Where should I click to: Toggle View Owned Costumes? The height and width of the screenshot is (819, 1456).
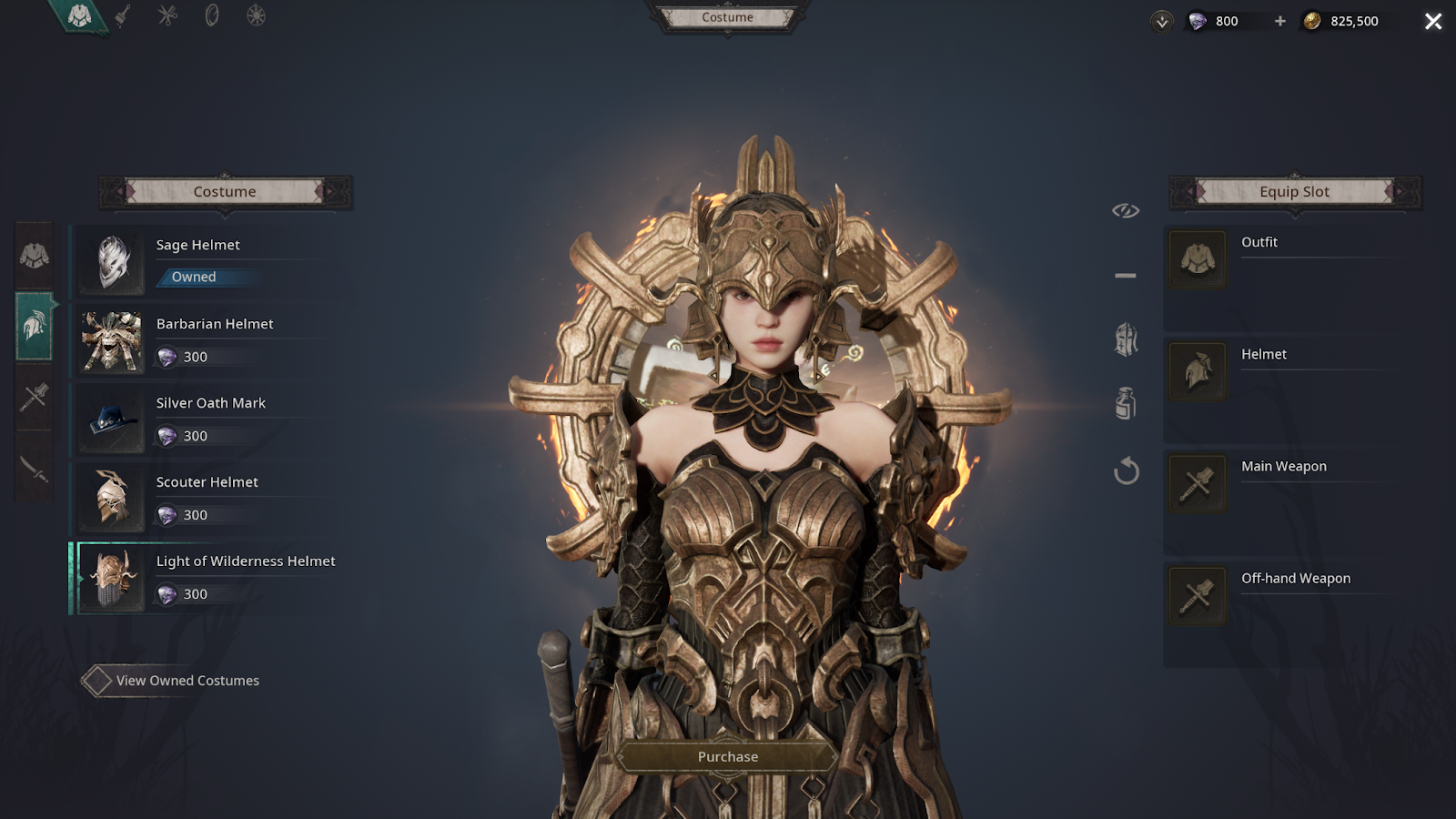pyautogui.click(x=96, y=681)
